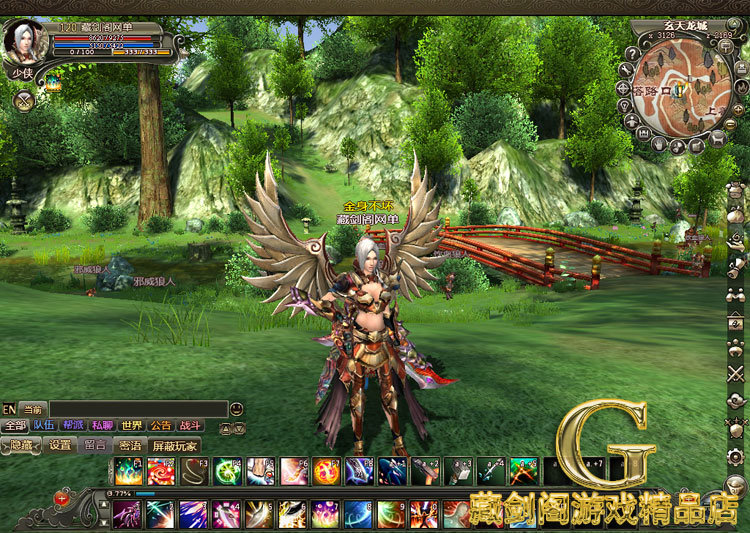Click the 隐藏 hide chat button

20,445
